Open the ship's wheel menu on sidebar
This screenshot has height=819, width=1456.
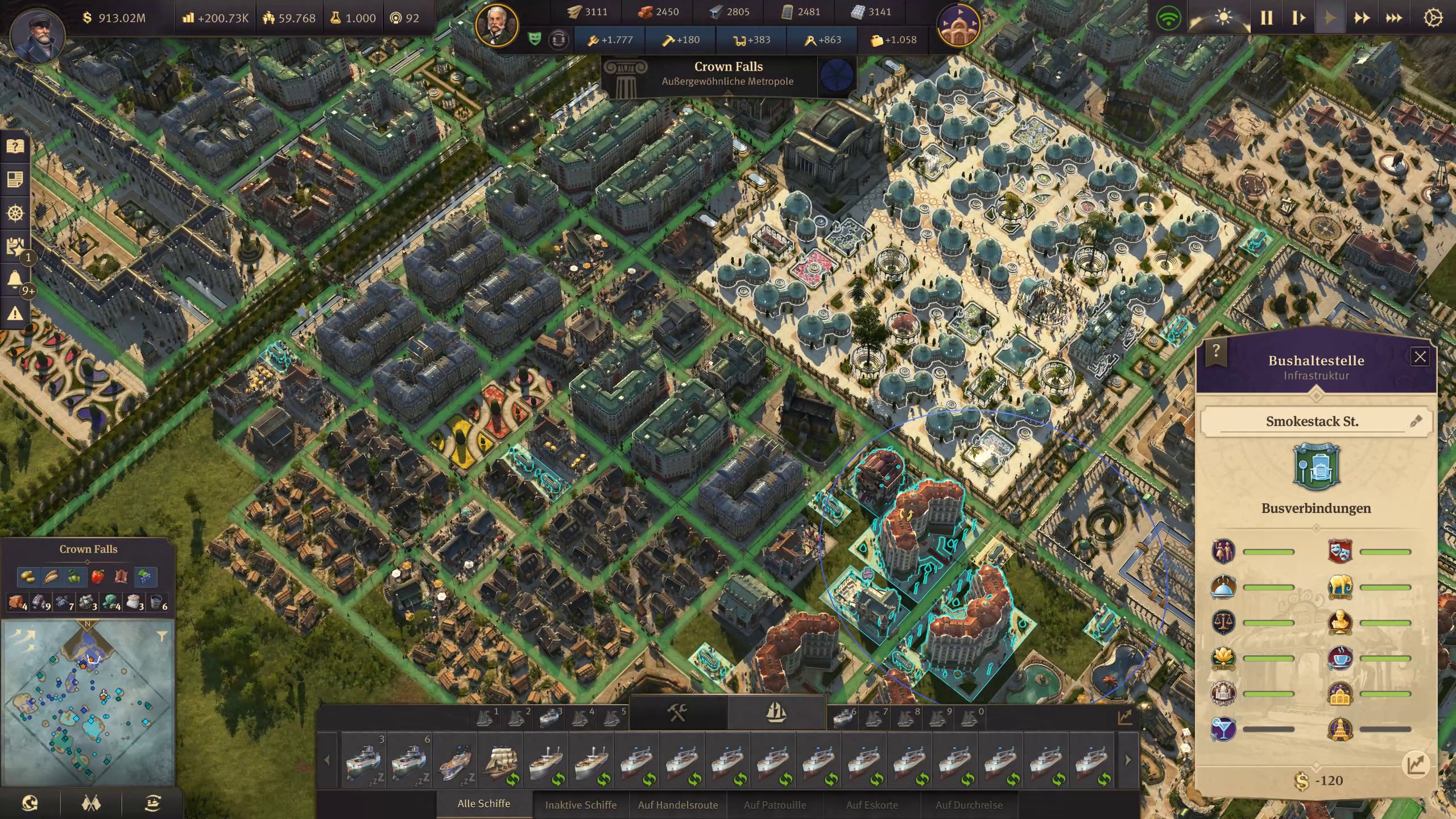(x=15, y=213)
